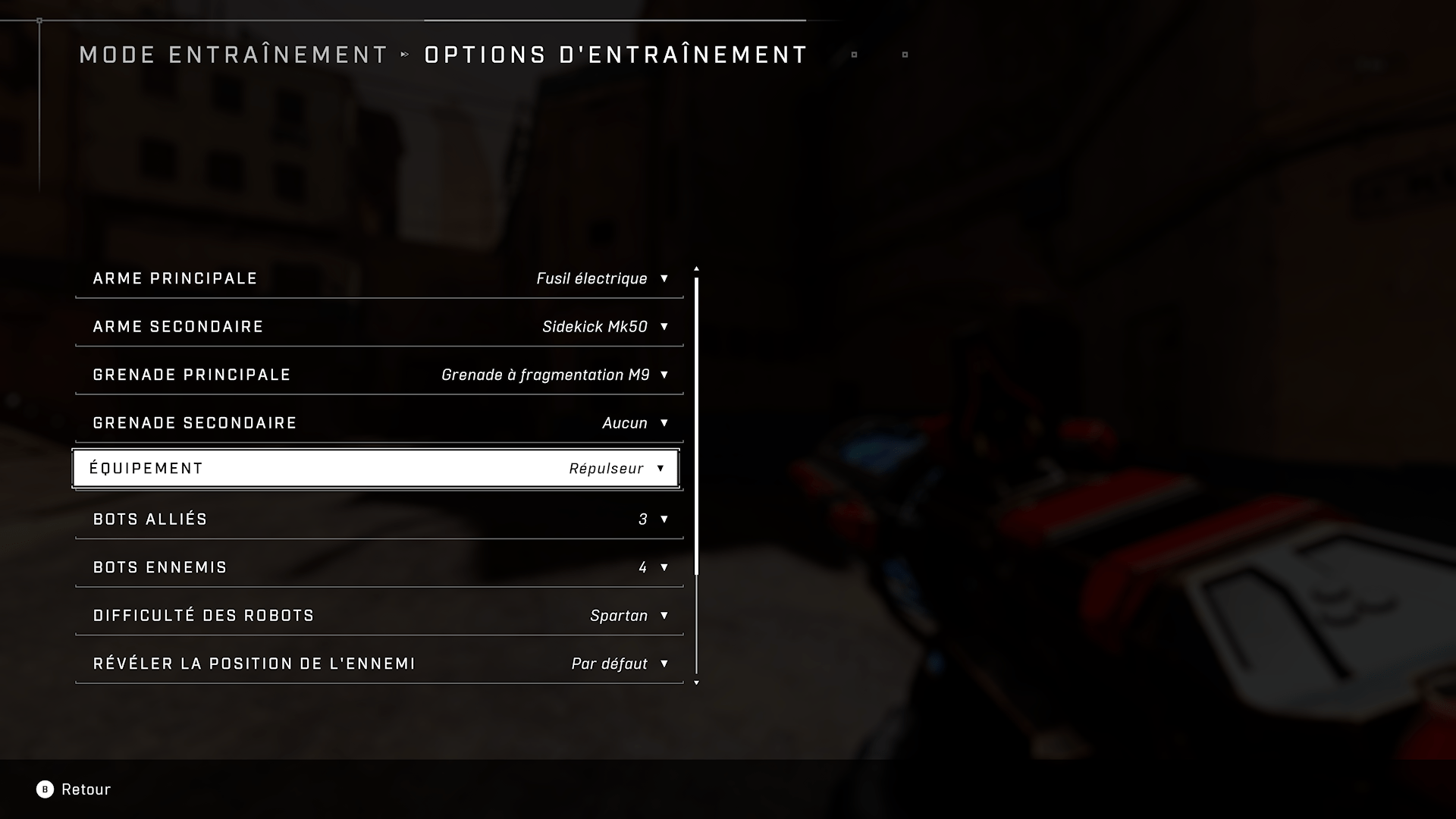Click the Retour back button
Screen dimensions: 1456x819
pos(74,789)
